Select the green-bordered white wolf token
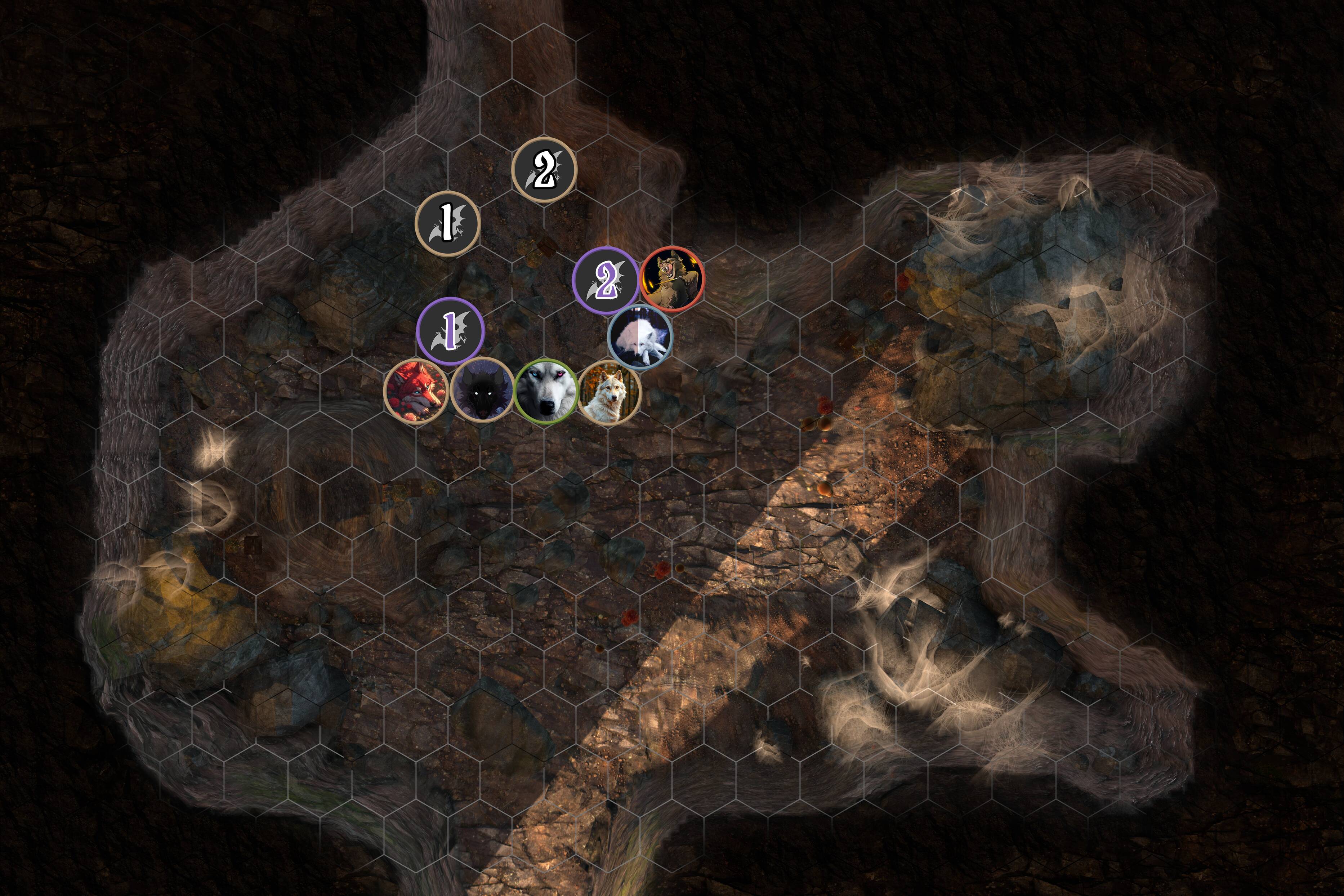The image size is (1344, 896). [545, 391]
